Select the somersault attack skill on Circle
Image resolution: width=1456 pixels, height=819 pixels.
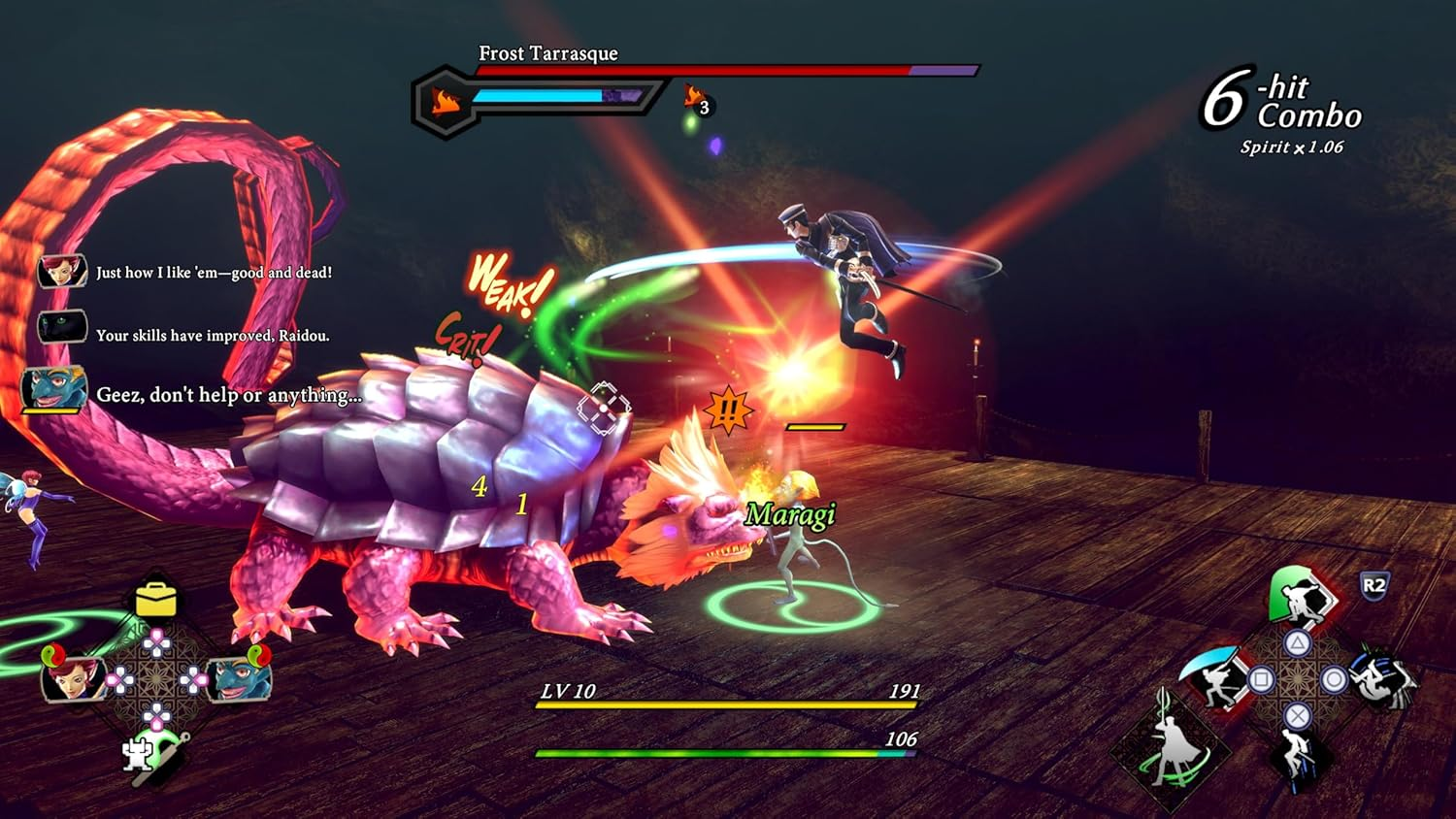1384,681
